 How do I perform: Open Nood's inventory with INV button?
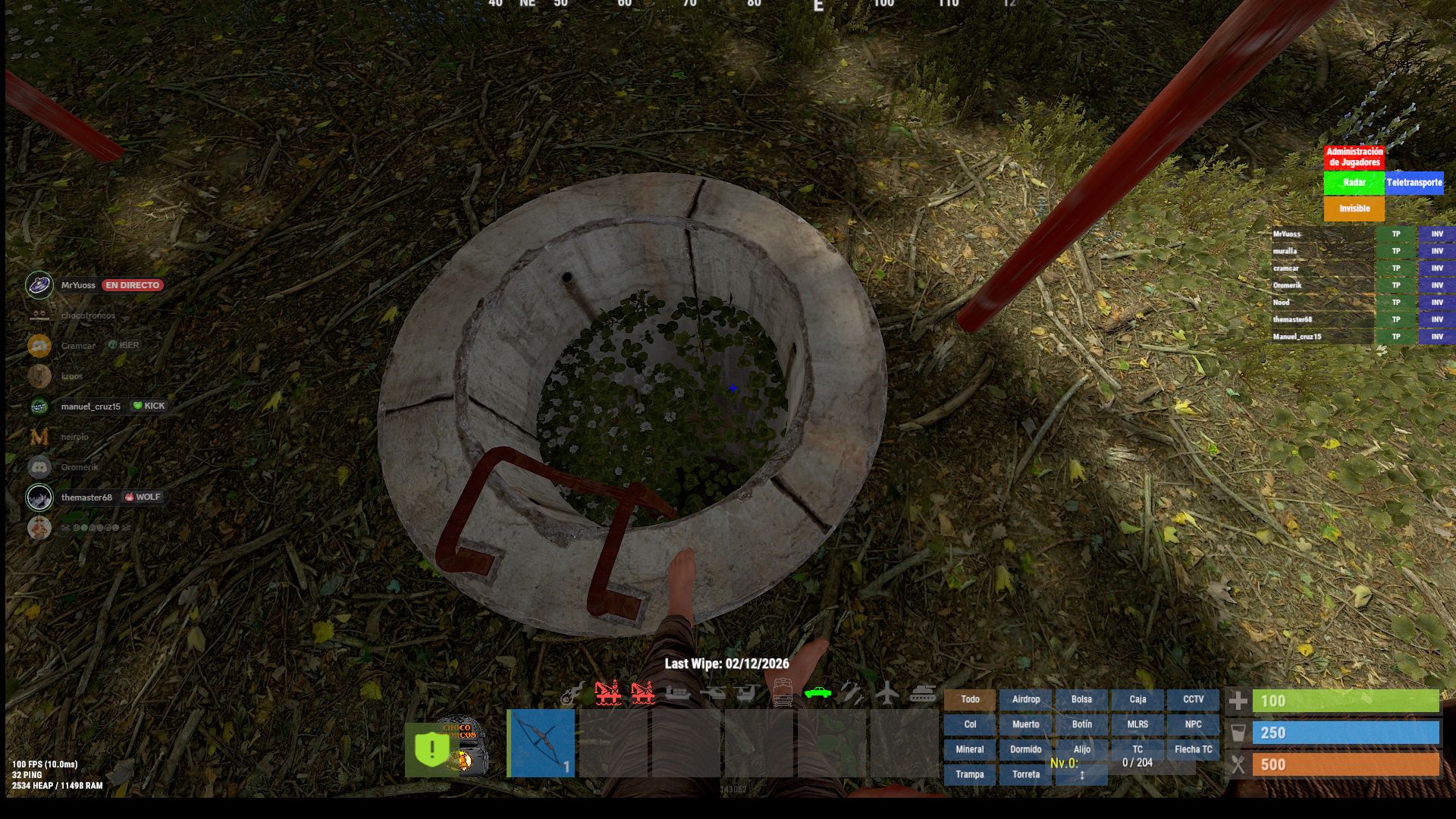pos(1436,303)
